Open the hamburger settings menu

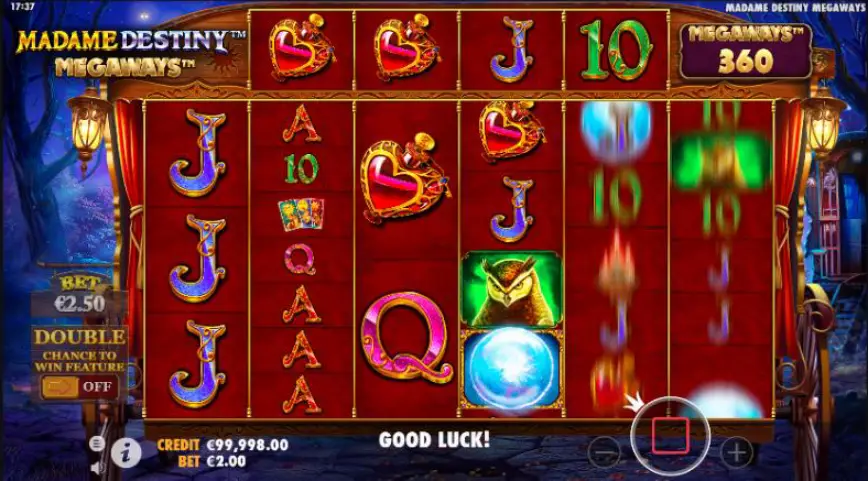point(97,443)
